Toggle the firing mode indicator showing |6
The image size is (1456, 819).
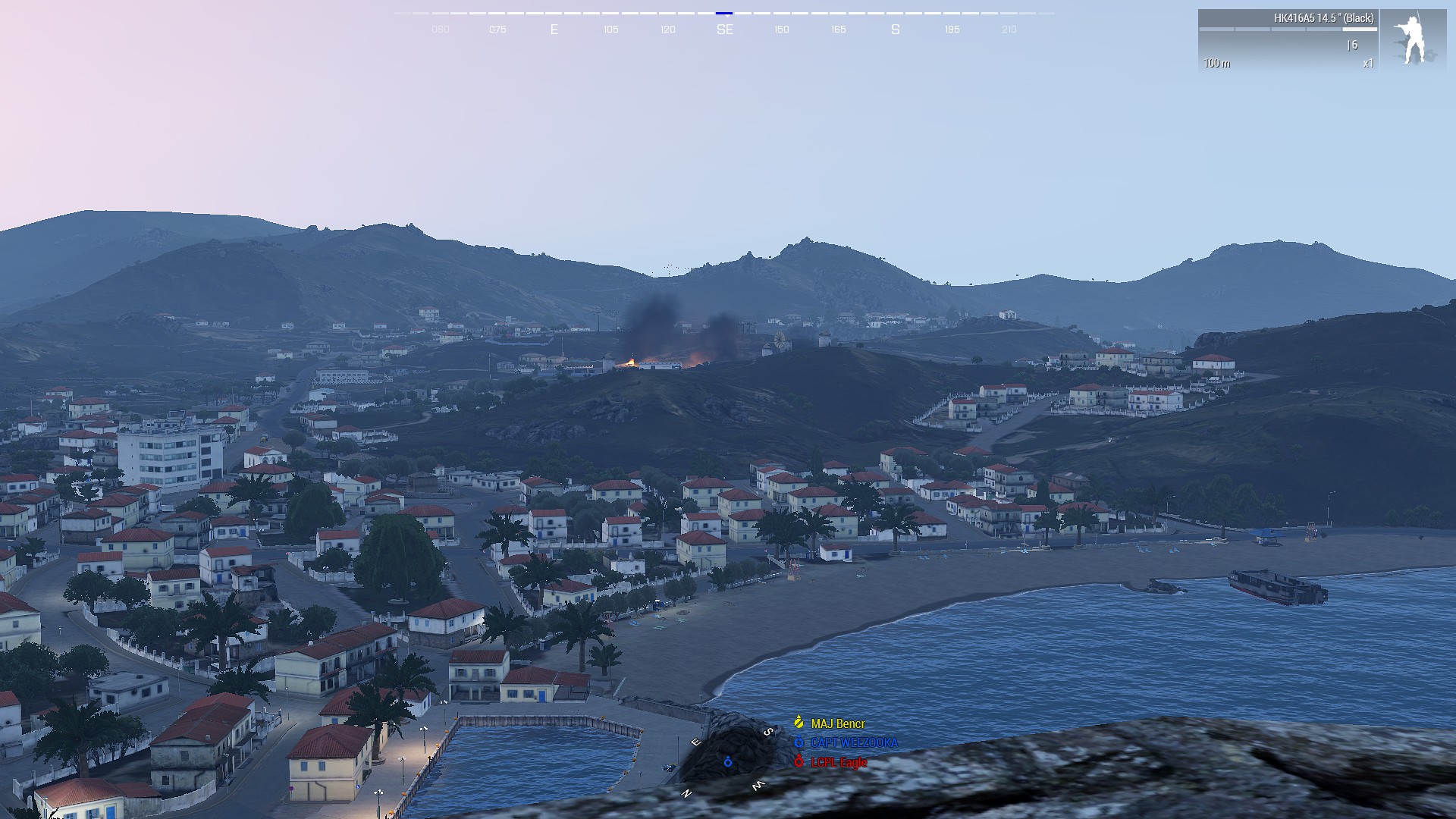pos(1353,45)
